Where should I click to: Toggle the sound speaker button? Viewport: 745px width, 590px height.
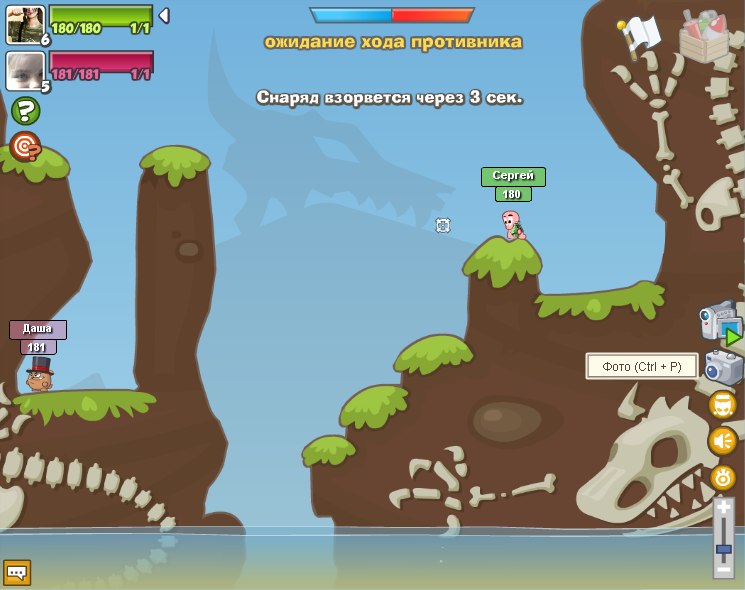(722, 441)
